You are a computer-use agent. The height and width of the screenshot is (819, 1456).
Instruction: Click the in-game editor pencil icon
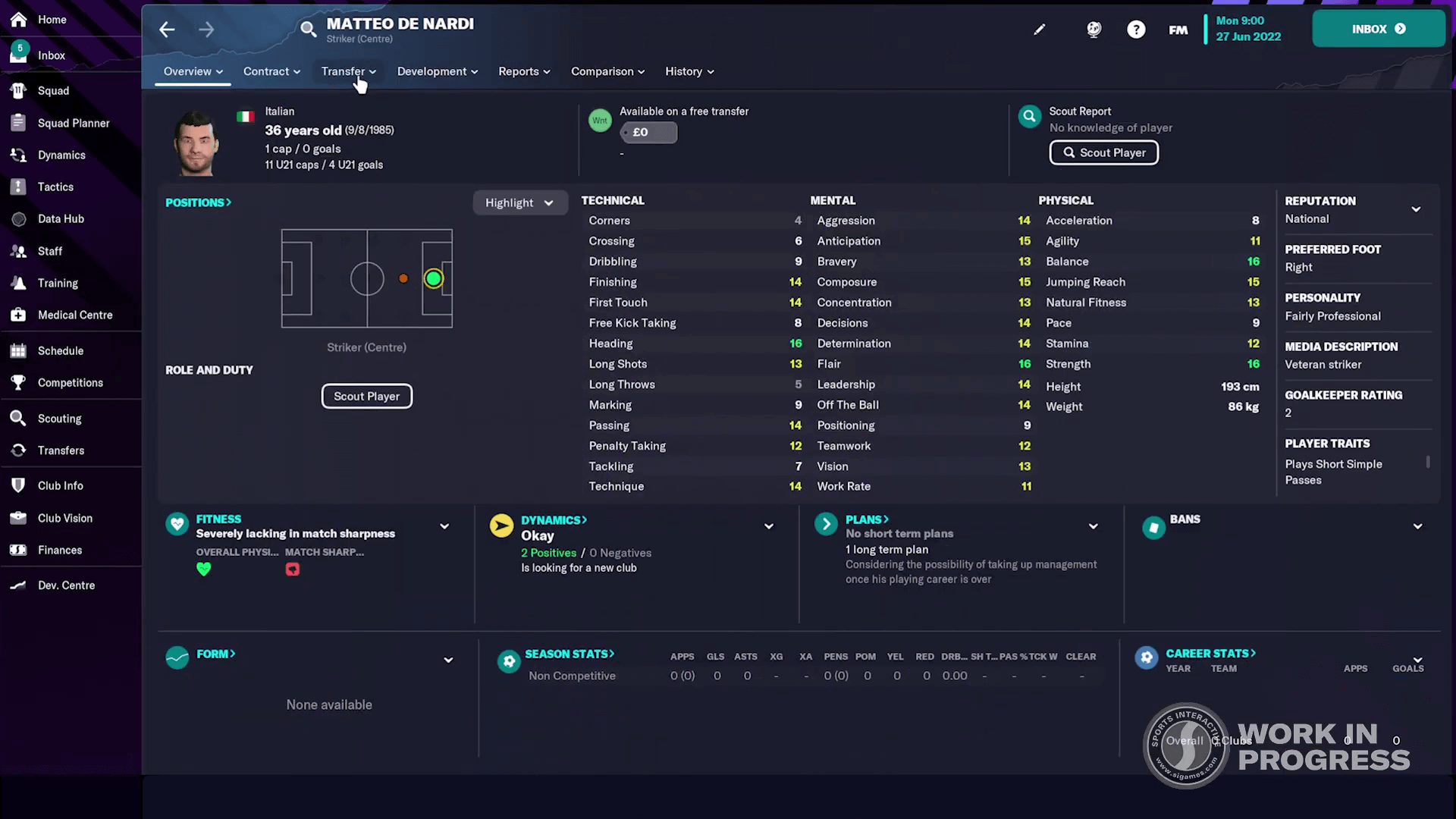(x=1040, y=29)
